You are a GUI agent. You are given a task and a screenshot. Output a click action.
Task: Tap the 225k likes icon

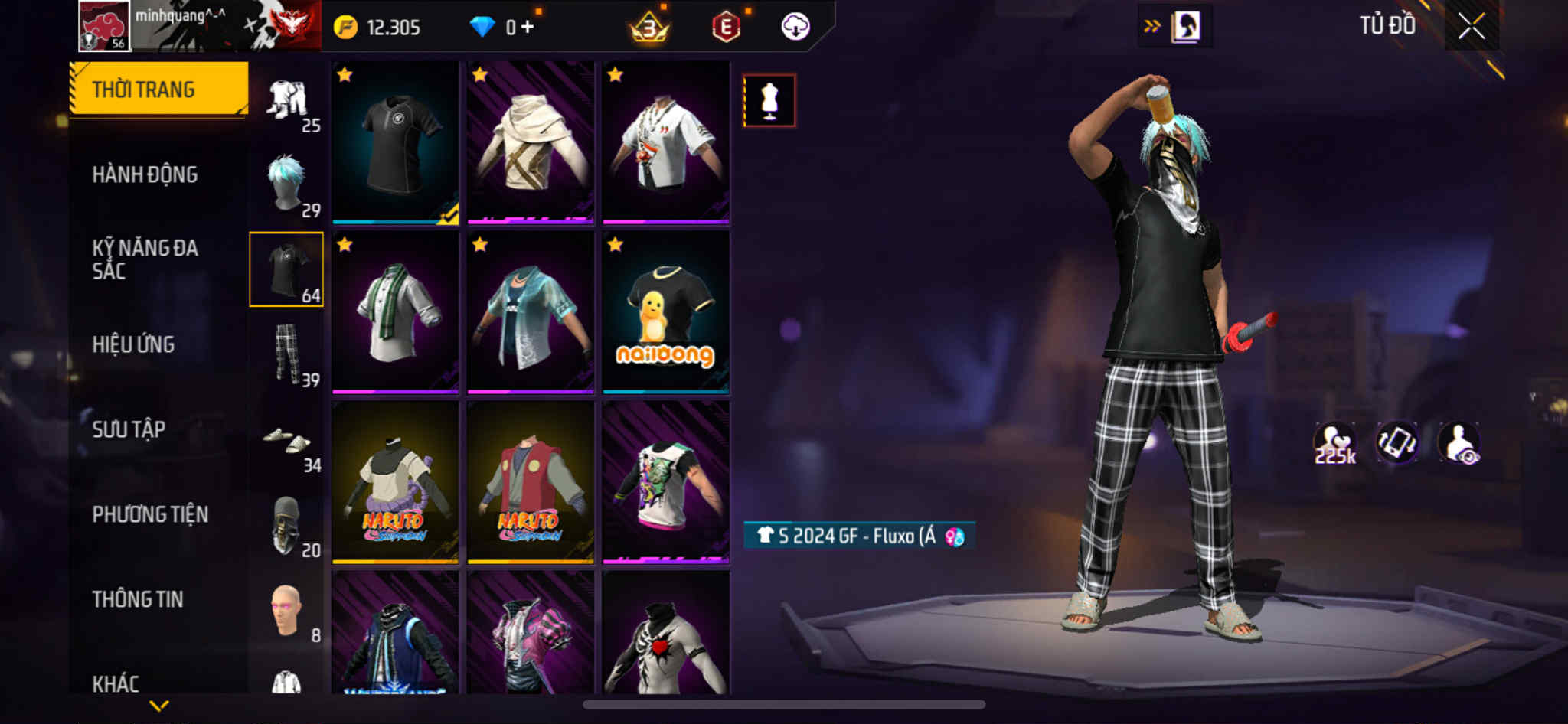click(1334, 443)
